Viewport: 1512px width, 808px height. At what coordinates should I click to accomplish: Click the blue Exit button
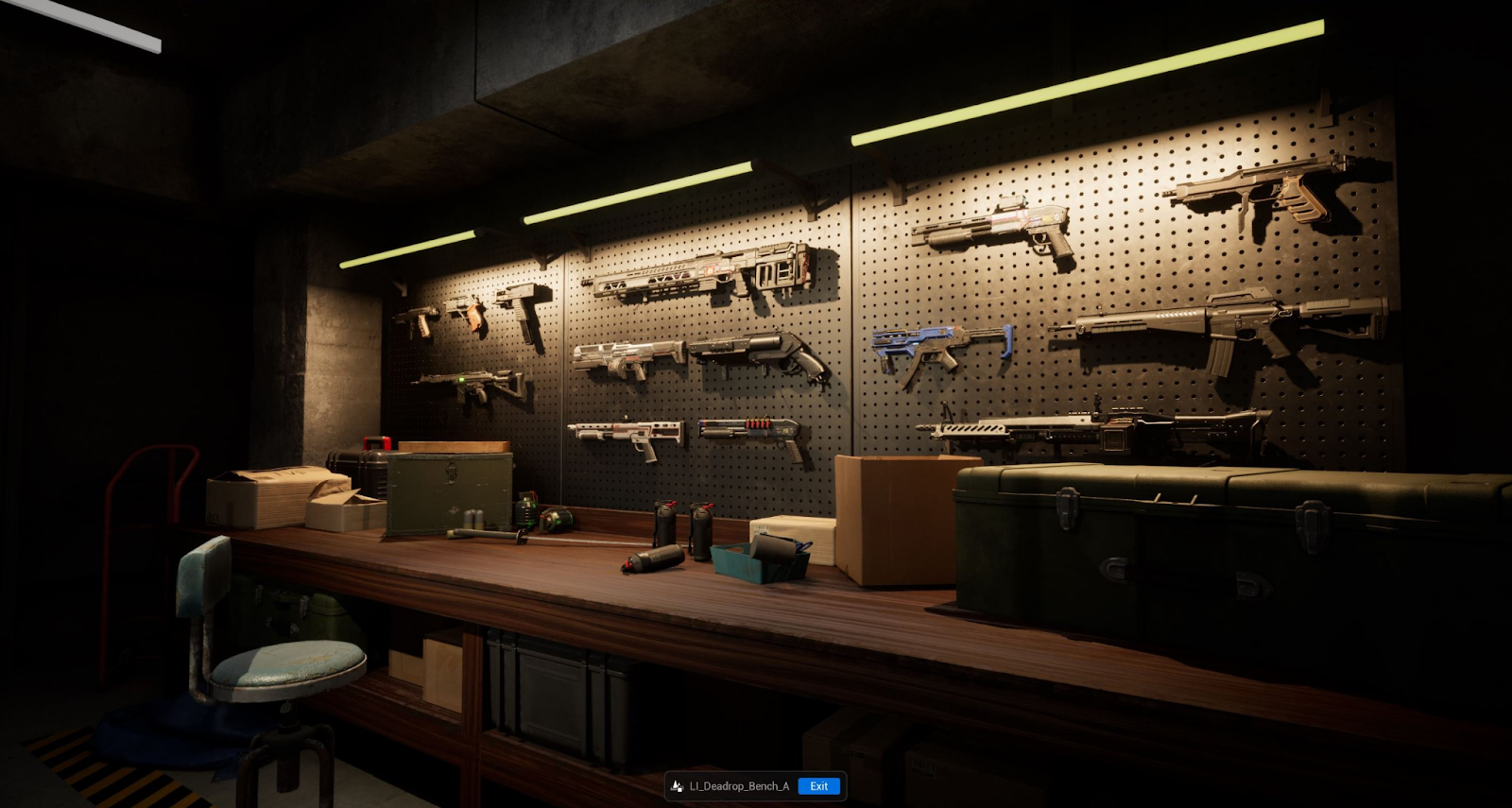pos(818,786)
